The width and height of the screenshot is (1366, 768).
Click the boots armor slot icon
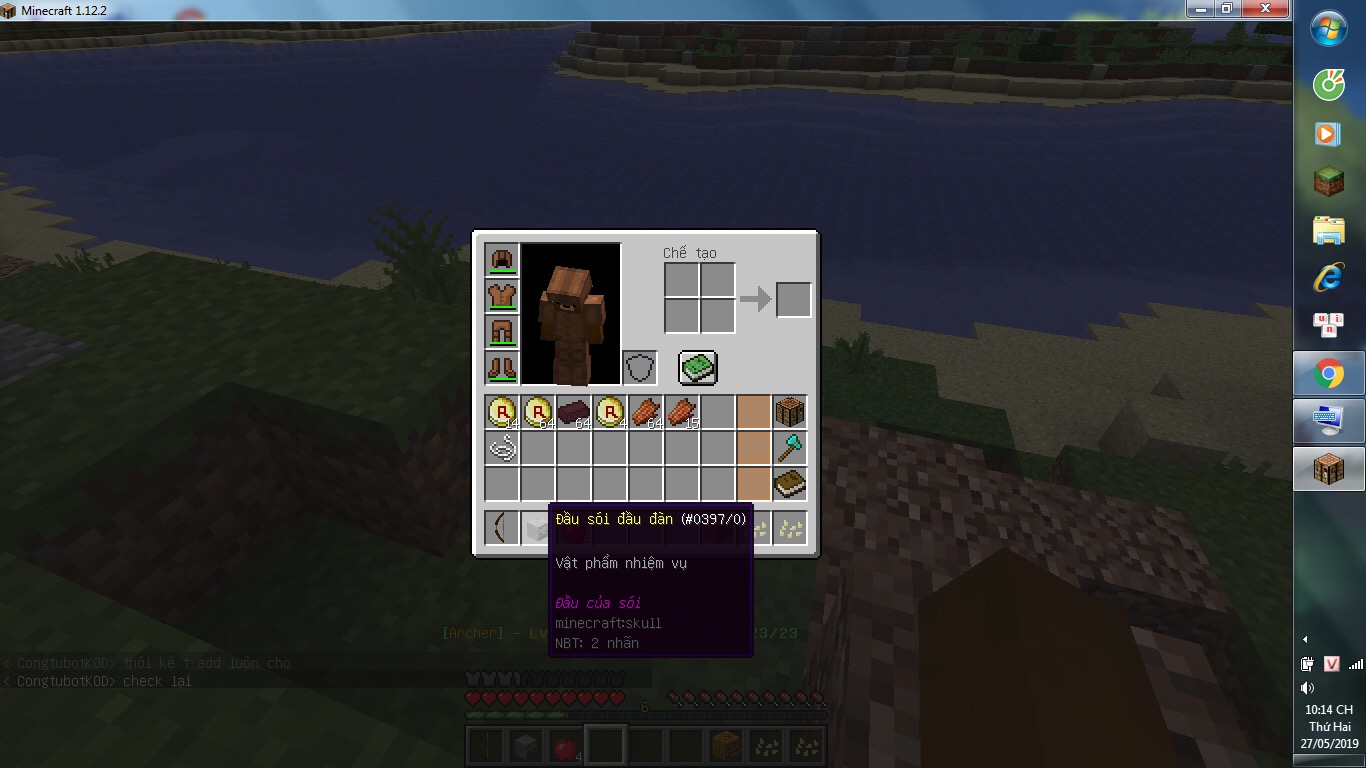point(501,367)
